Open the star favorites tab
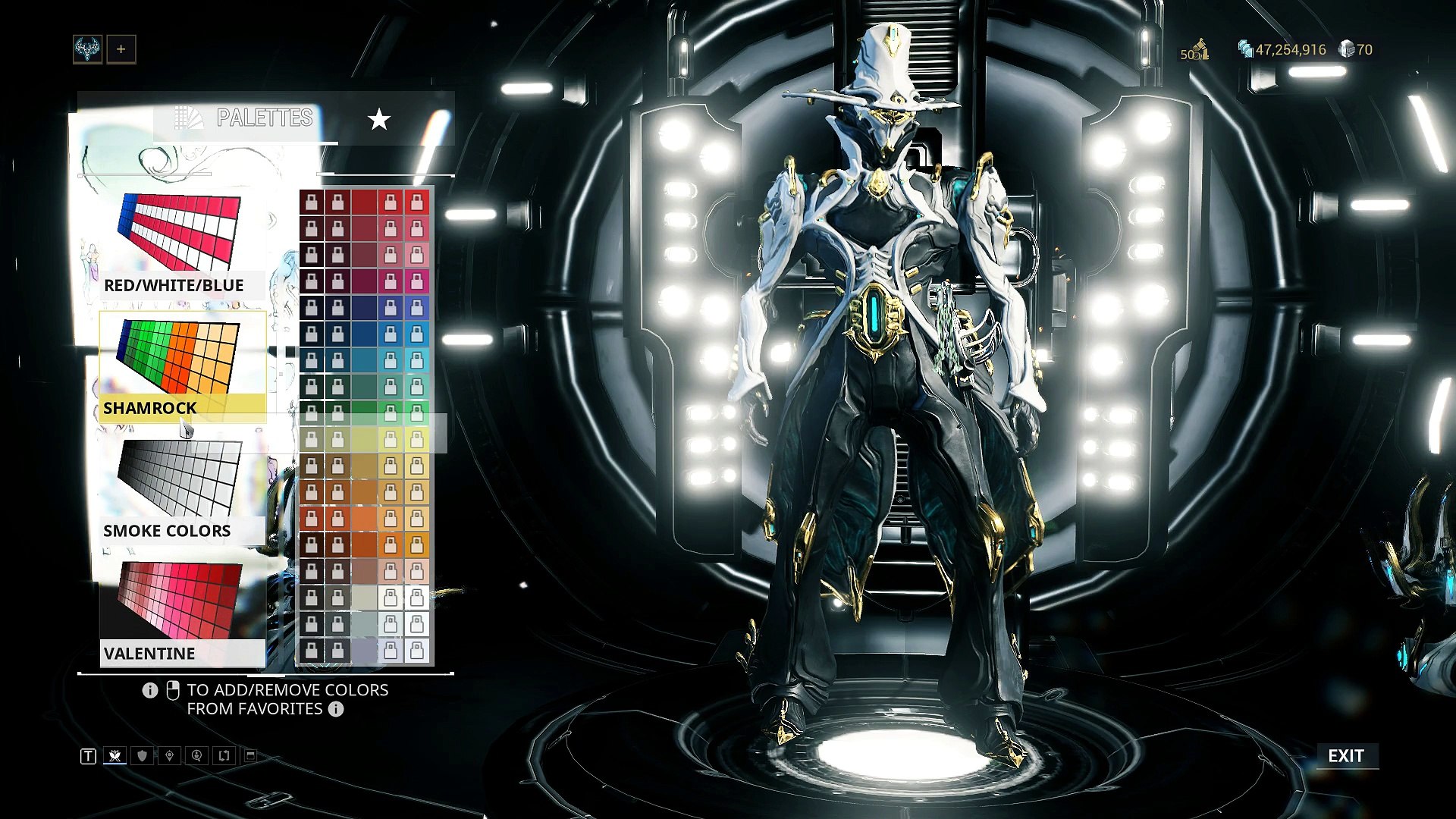The height and width of the screenshot is (819, 1456). coord(379,119)
